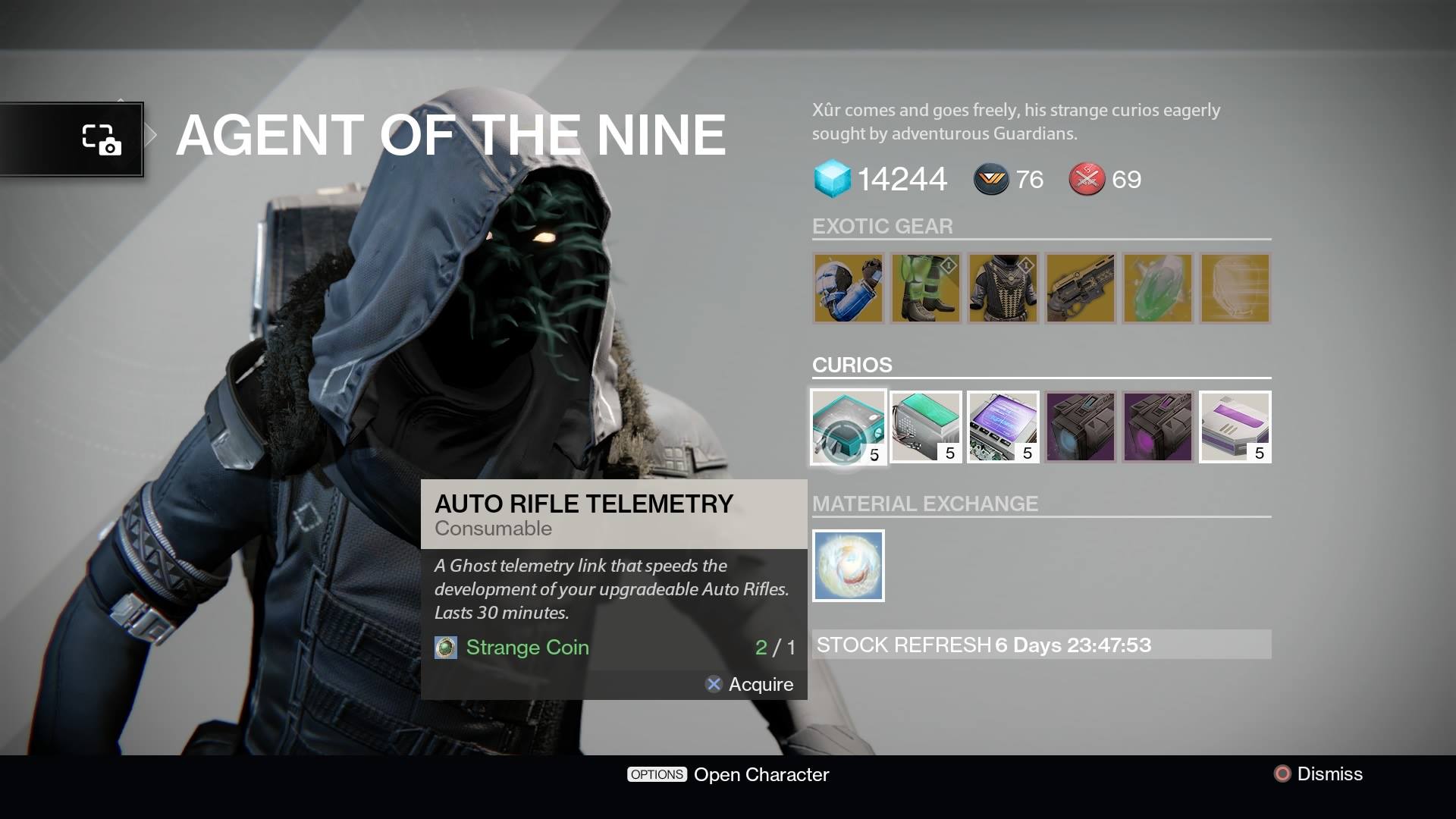Select the green telemetry box curio
Image resolution: width=1456 pixels, height=819 pixels.
(x=925, y=426)
